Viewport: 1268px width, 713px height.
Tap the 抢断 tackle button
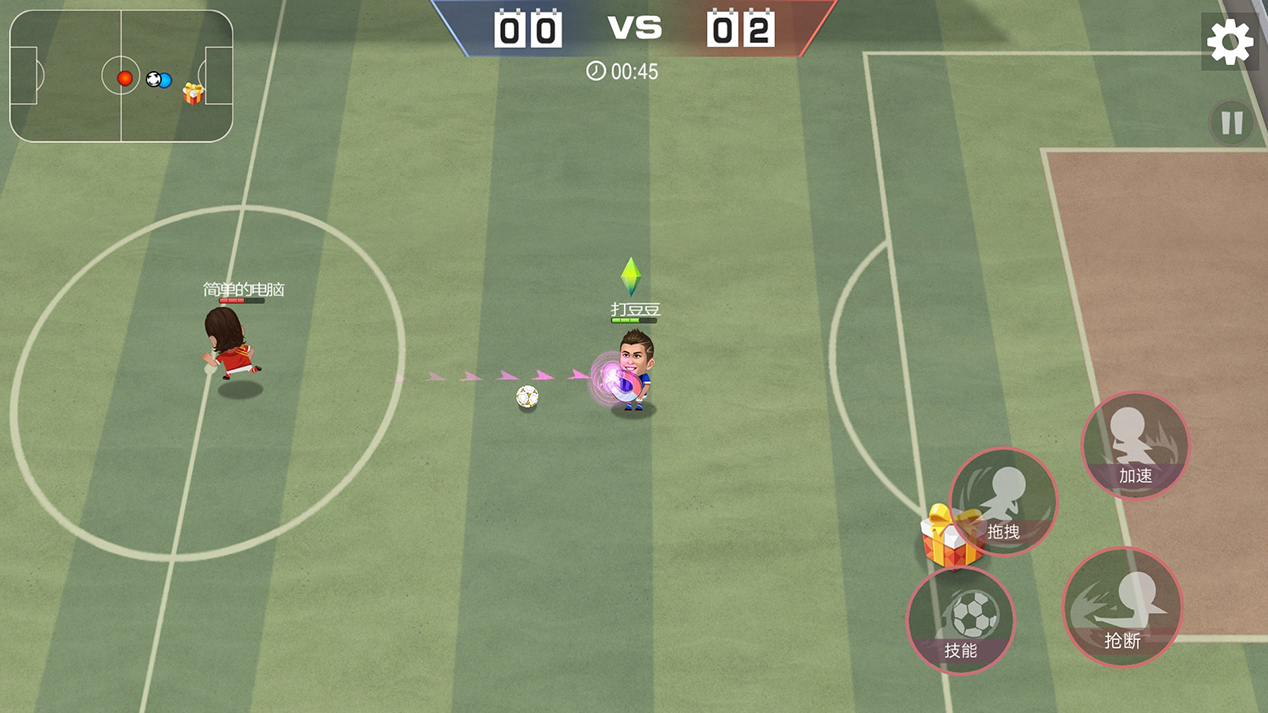point(1122,607)
